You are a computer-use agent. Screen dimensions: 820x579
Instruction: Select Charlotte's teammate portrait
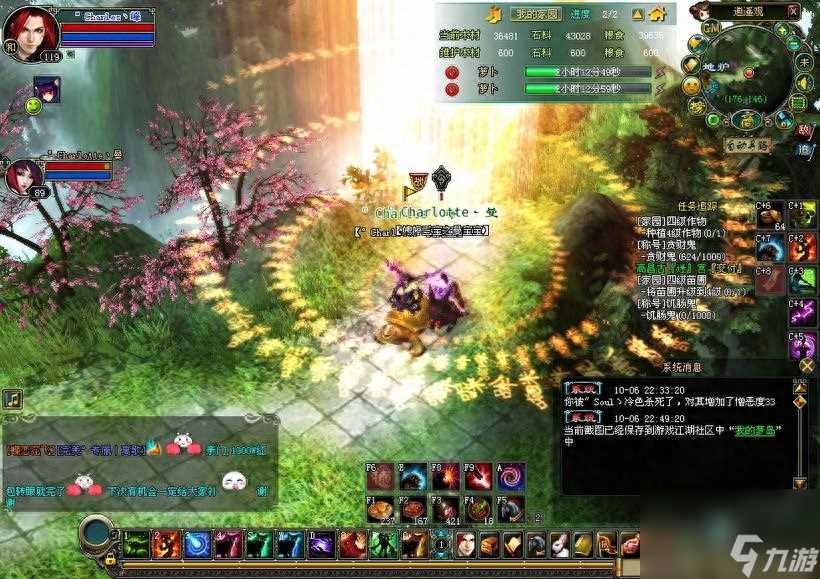pyautogui.click(x=23, y=177)
